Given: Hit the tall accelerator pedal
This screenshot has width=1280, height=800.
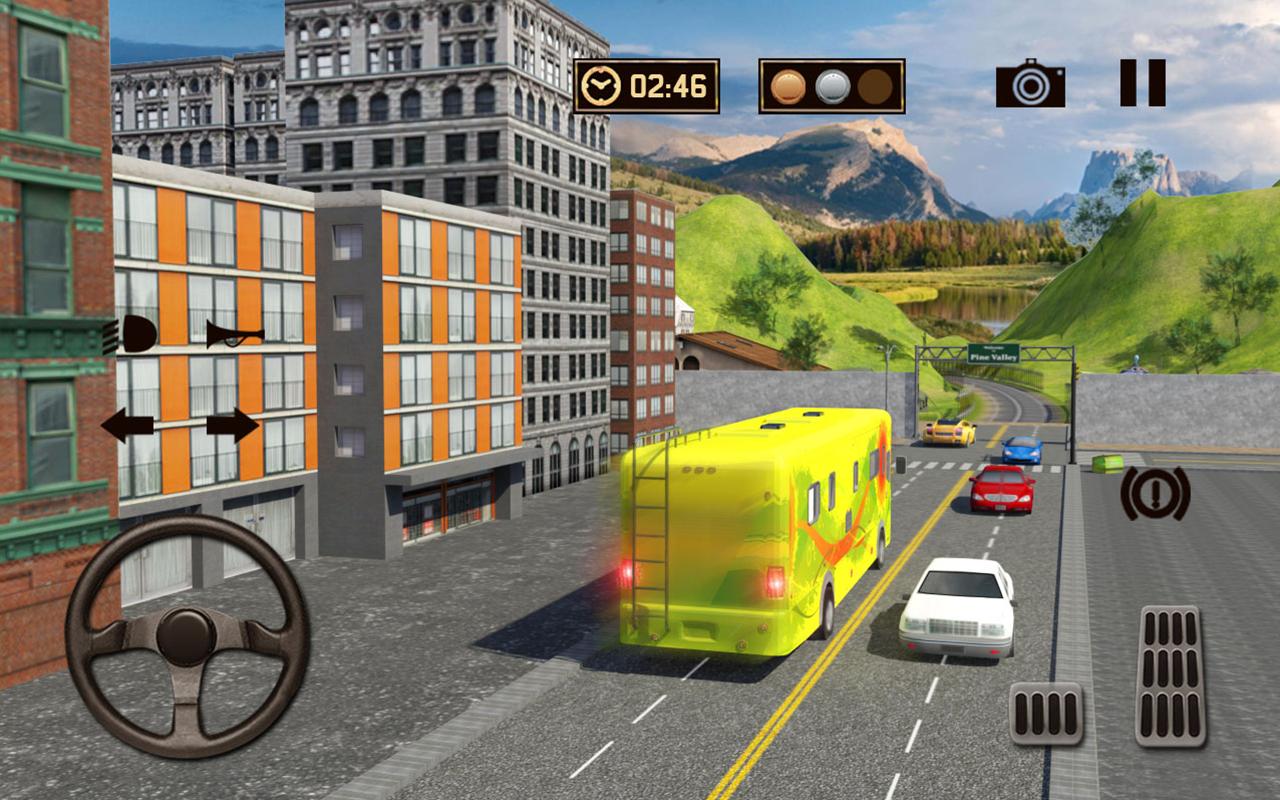Looking at the screenshot, I should pos(1170,676).
